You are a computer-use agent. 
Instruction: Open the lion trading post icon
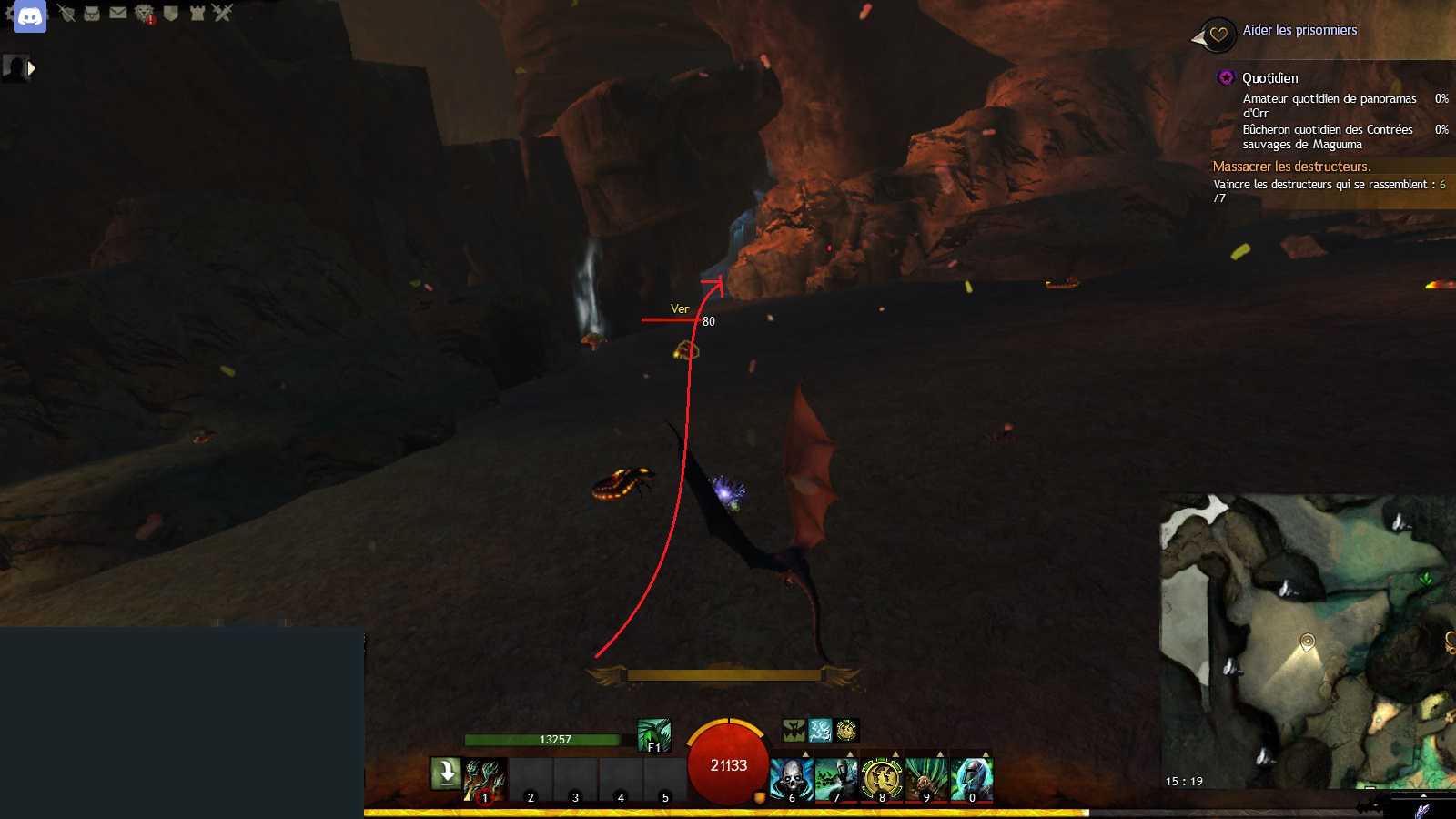pyautogui.click(x=144, y=13)
